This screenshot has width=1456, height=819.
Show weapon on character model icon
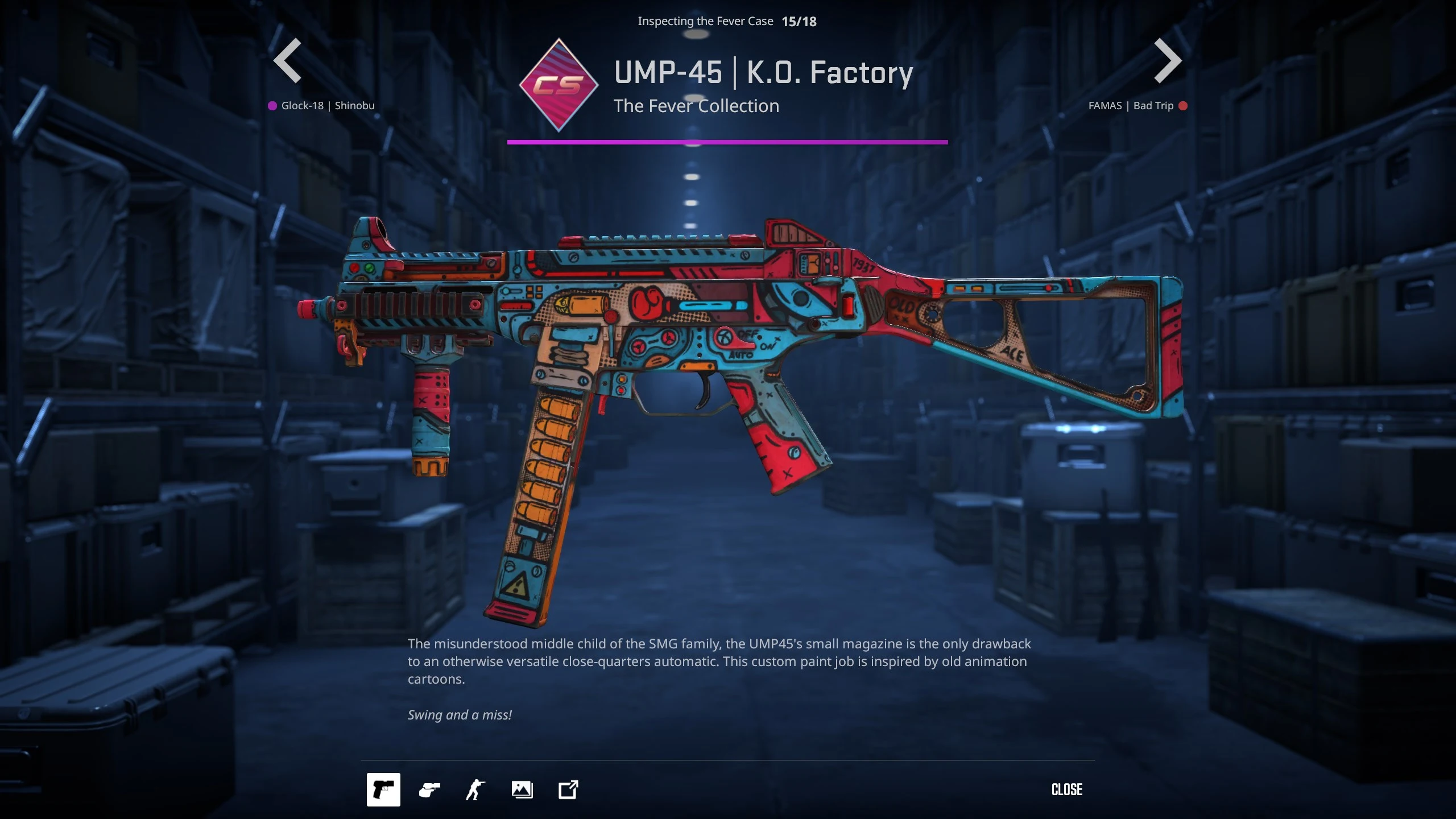coord(475,789)
